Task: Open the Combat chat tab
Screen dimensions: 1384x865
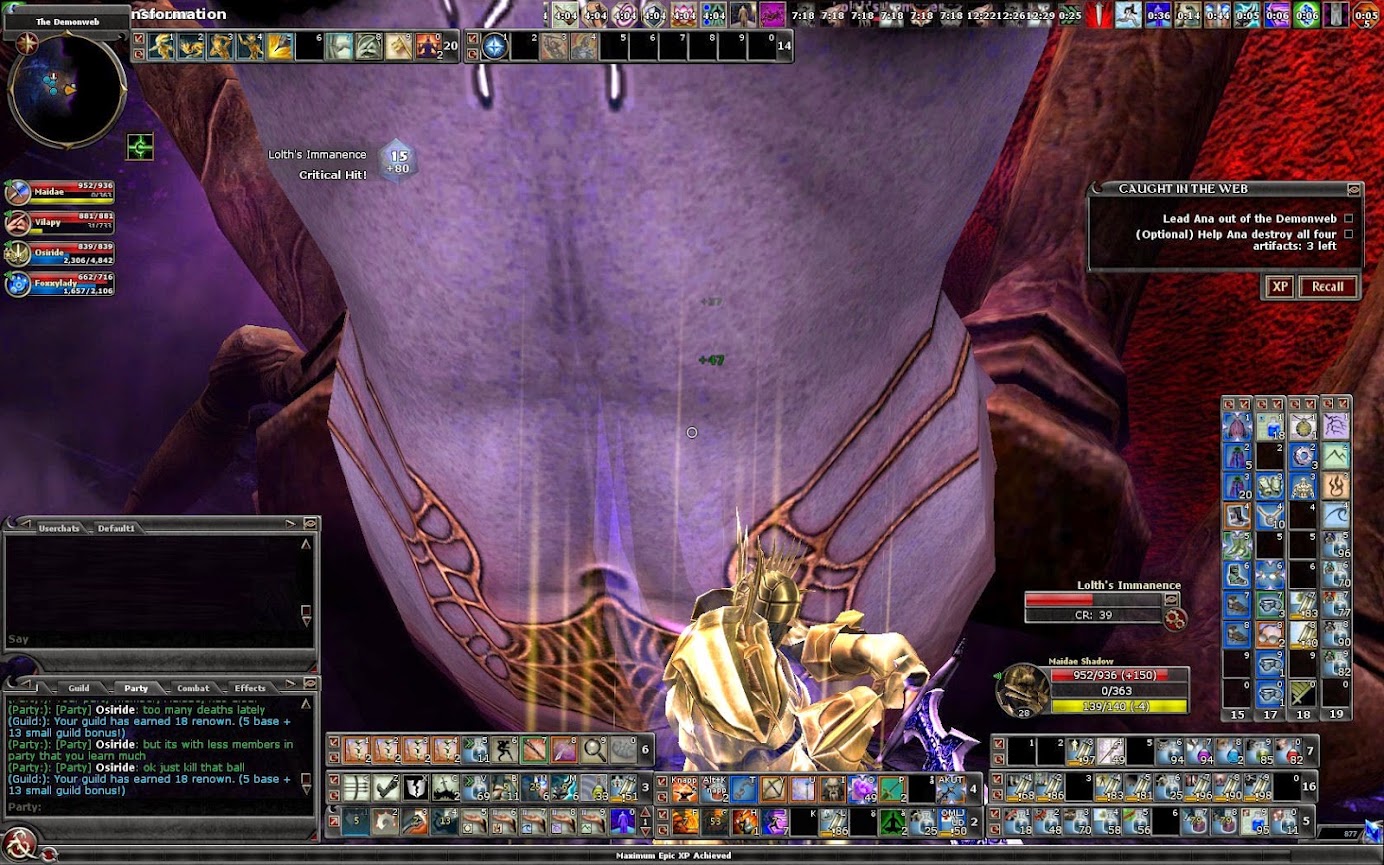Action: (193, 688)
